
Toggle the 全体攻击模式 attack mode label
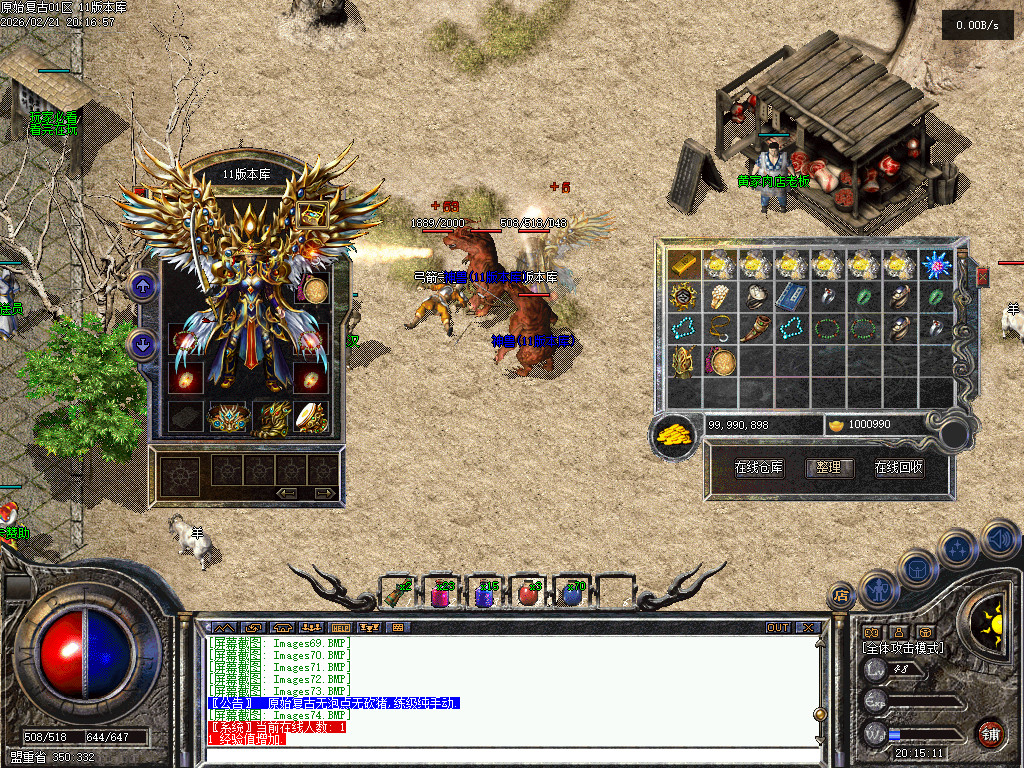[x=902, y=648]
